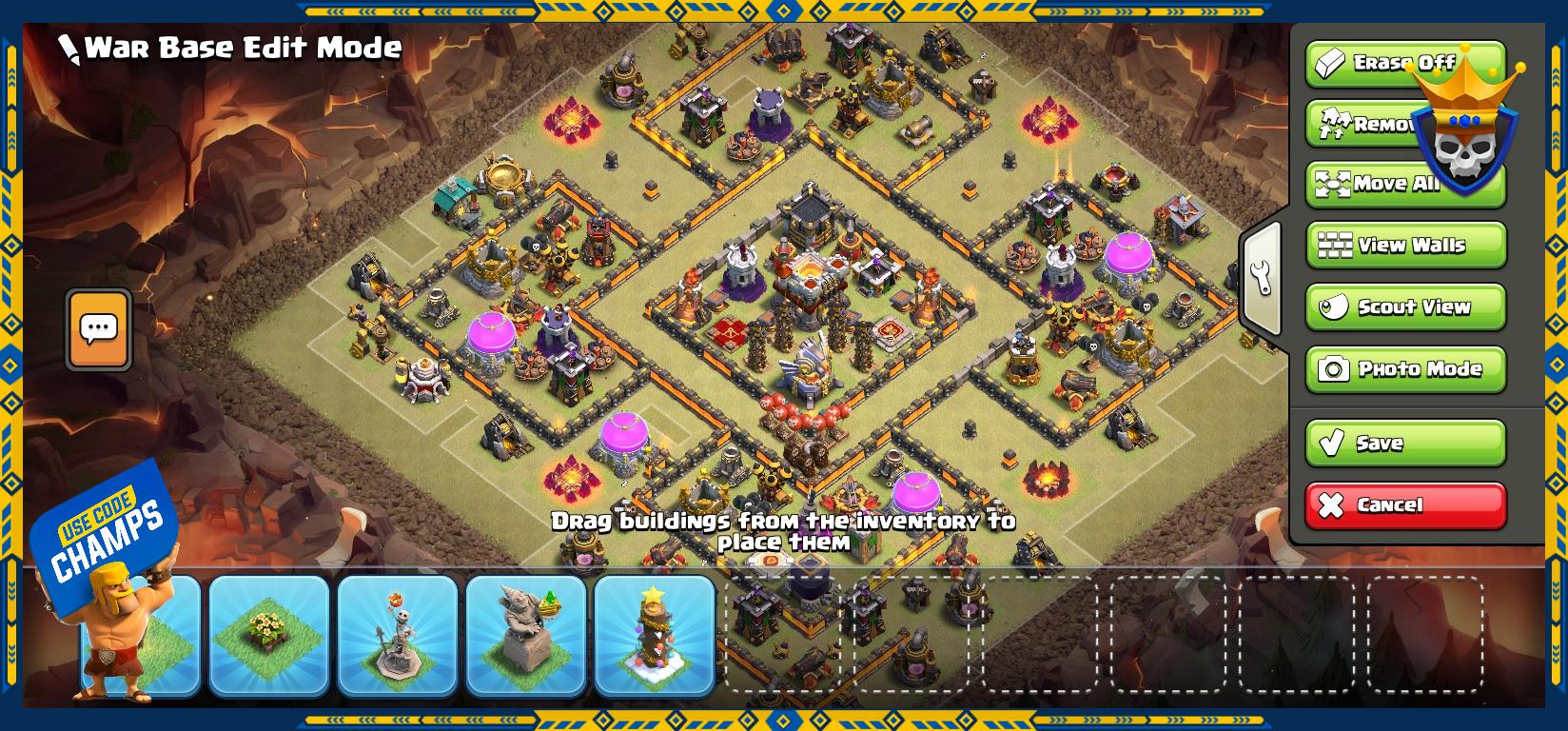Screen dimensions: 1568x731
Task: Enter Photo Mode
Action: tap(1405, 368)
